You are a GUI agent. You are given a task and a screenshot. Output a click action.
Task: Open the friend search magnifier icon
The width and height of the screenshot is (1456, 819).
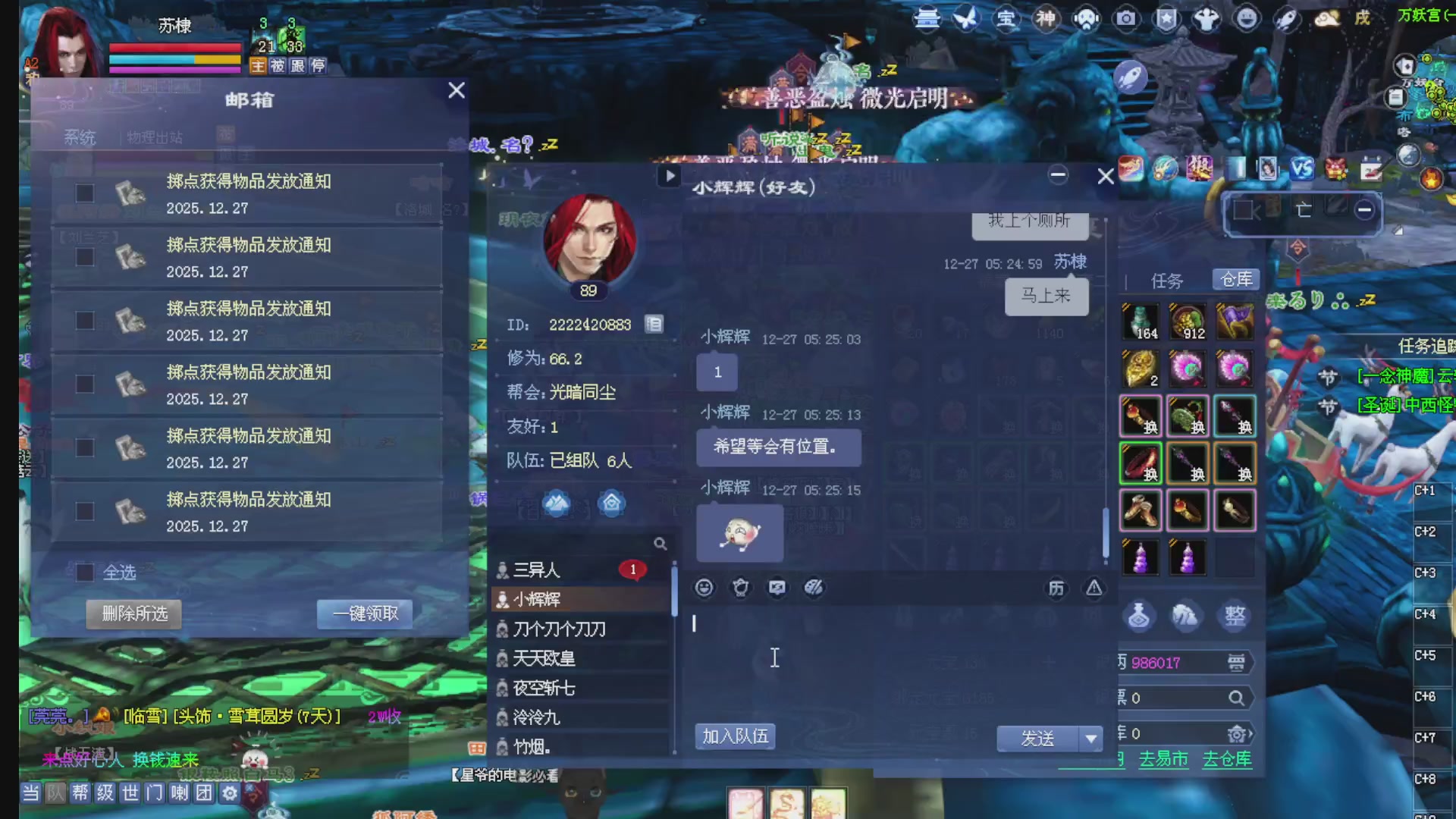point(661,543)
